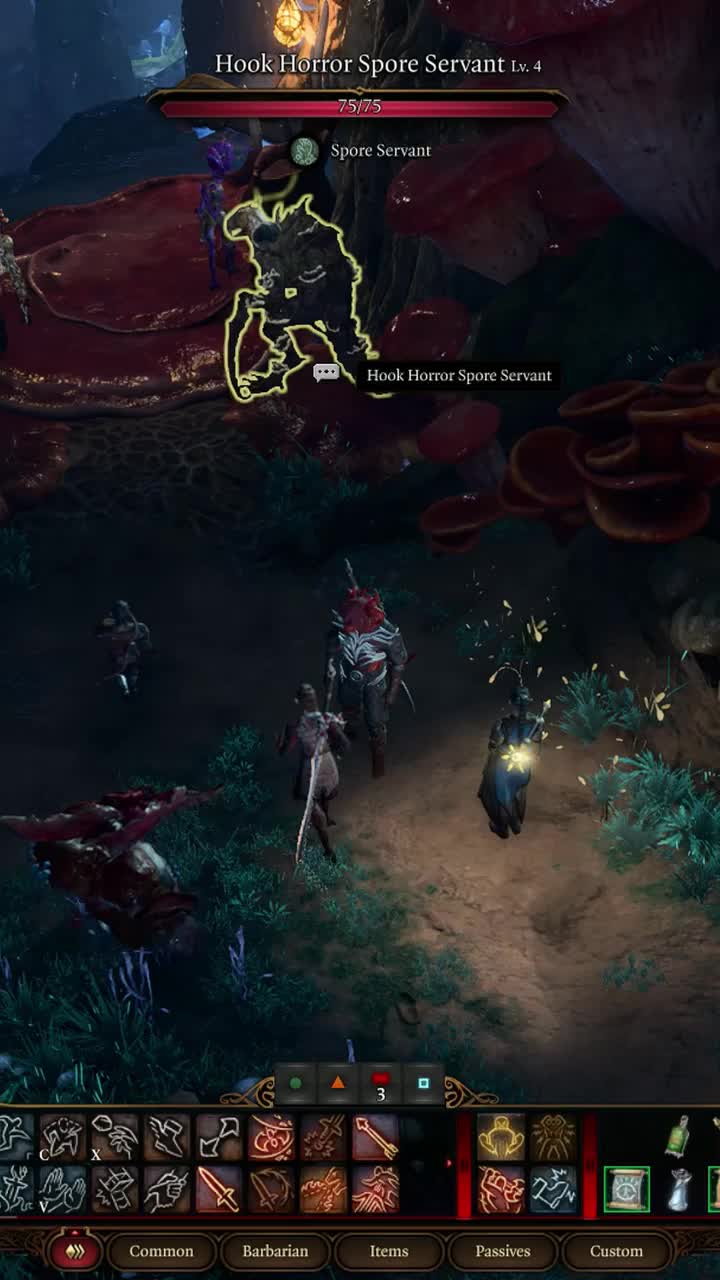Viewport: 720px width, 1280px height.
Task: Activate the golden figure passive ability
Action: [x=500, y=1137]
